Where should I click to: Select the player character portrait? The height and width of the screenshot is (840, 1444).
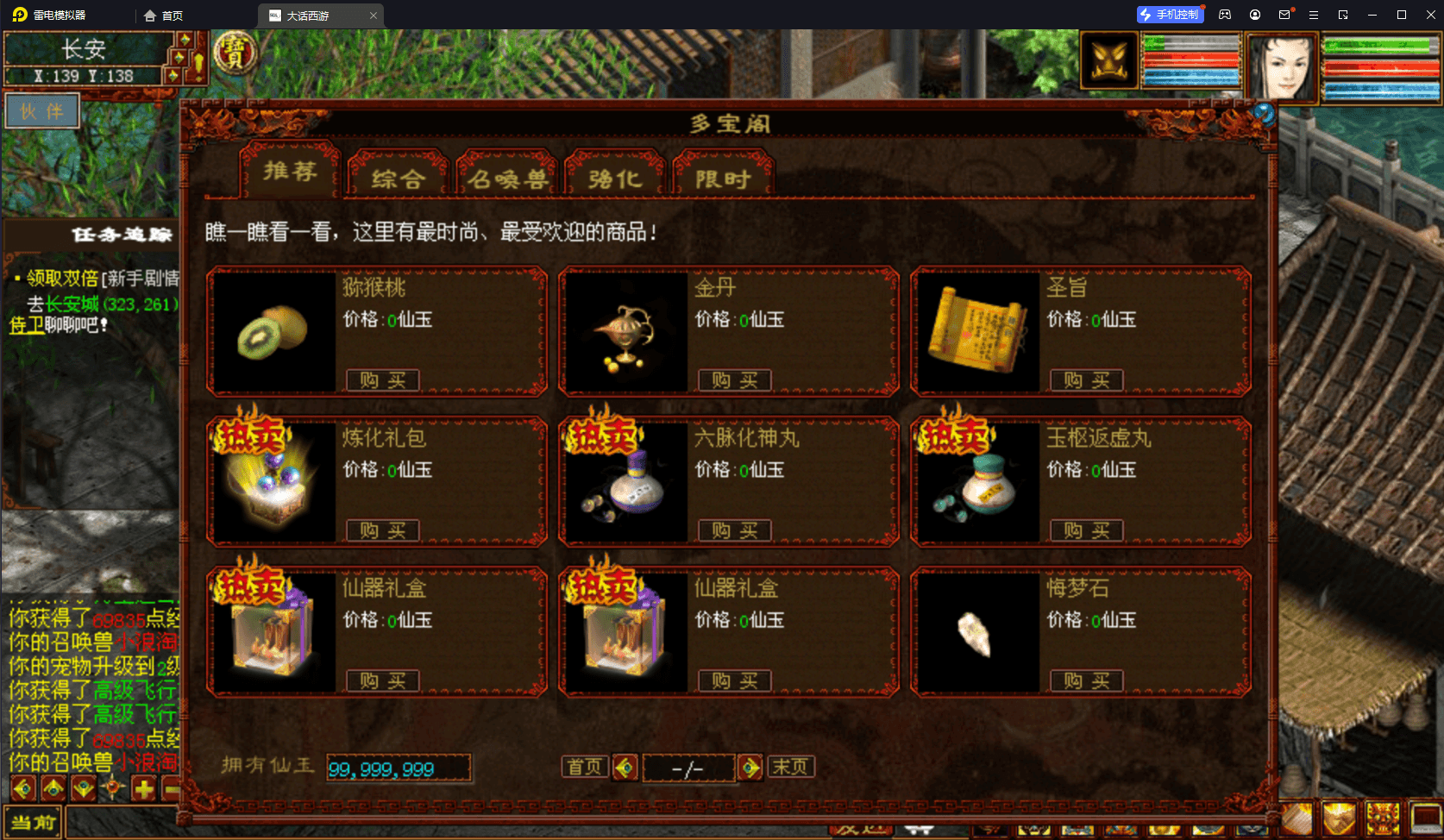coord(1283,67)
